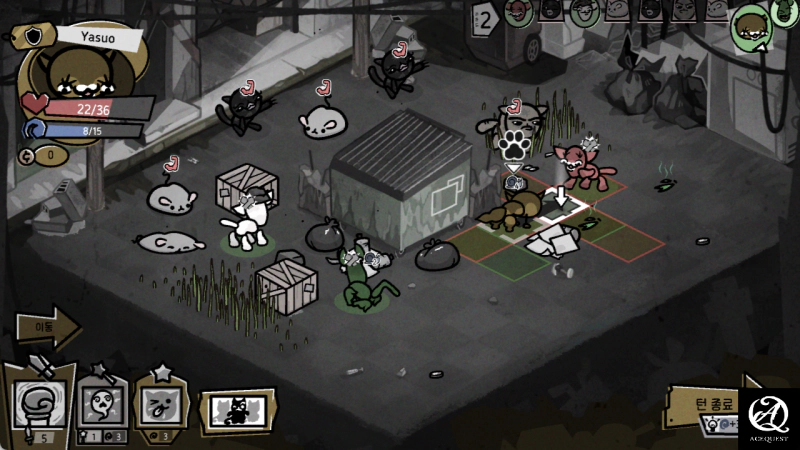Open the black cat party card
This screenshot has width=800, height=450.
point(238,410)
